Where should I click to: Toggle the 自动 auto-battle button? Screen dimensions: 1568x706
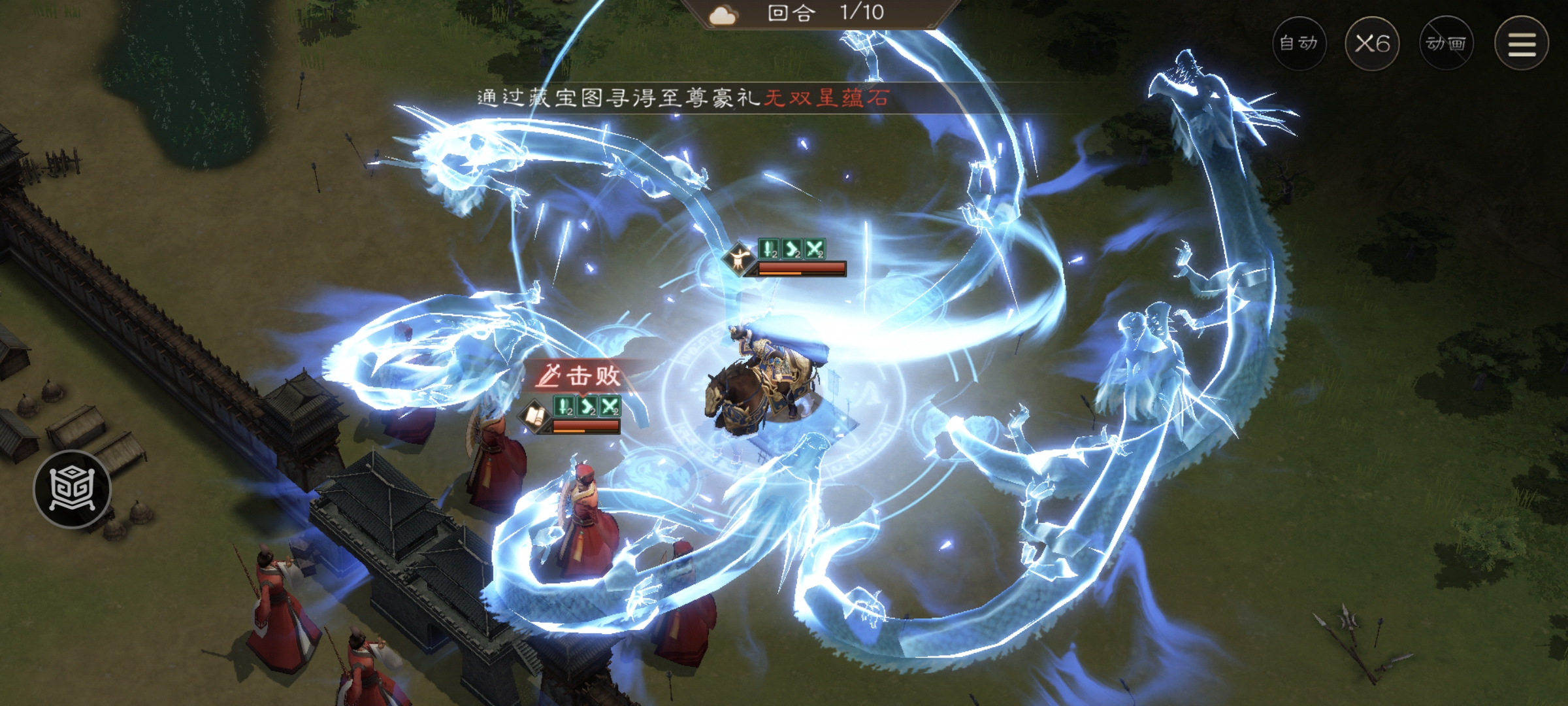coord(1299,44)
